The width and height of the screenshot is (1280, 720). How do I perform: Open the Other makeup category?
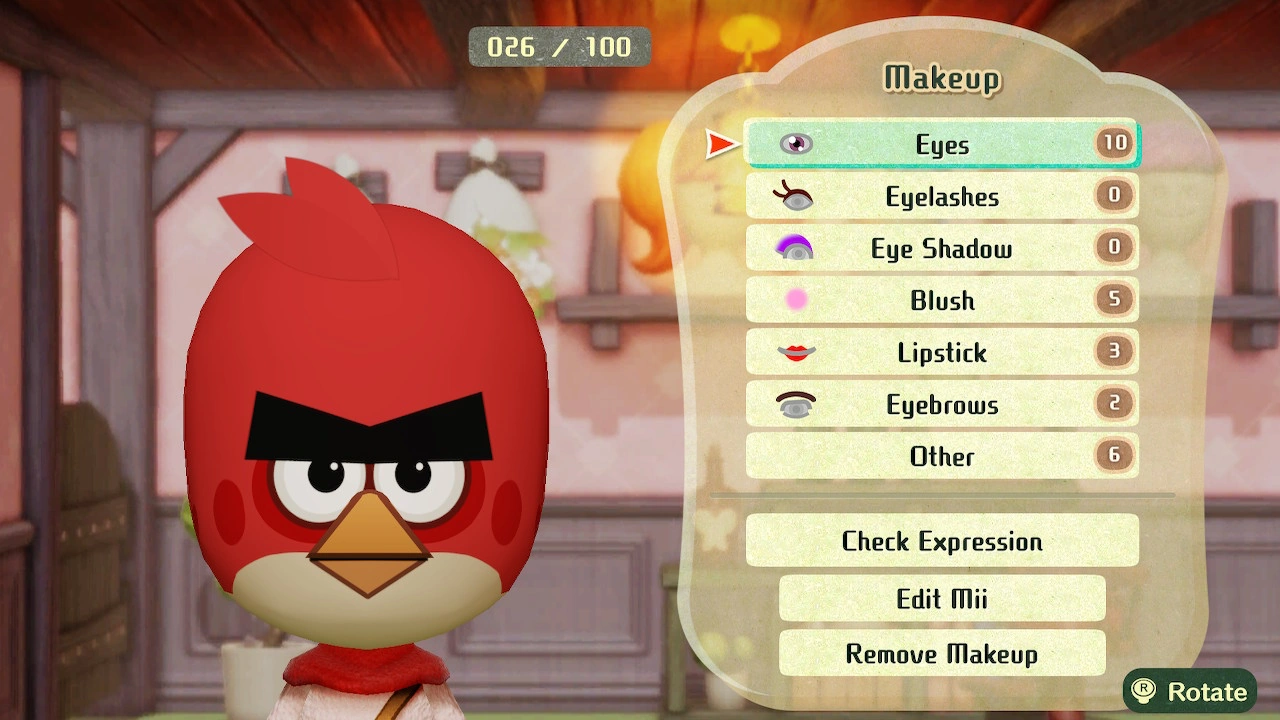click(940, 456)
